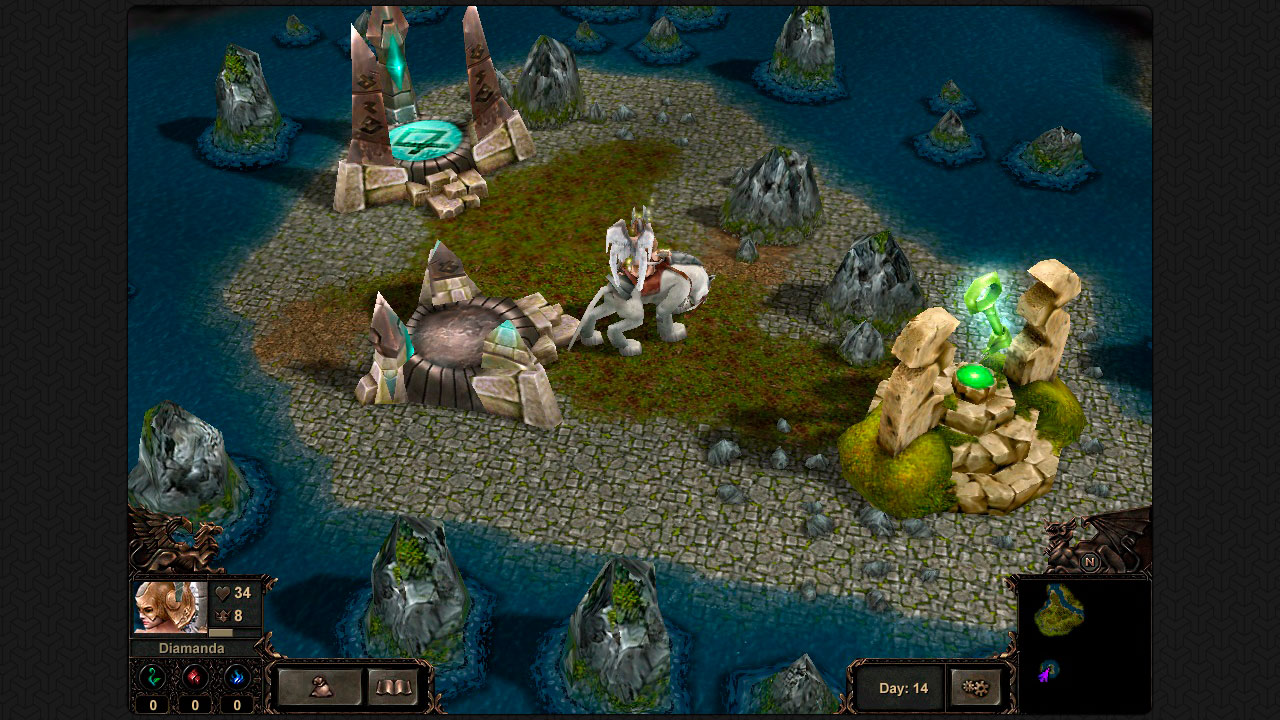Viewport: 1280px width, 720px height.
Task: Click the crown rank icon showing 8
Action: (223, 615)
